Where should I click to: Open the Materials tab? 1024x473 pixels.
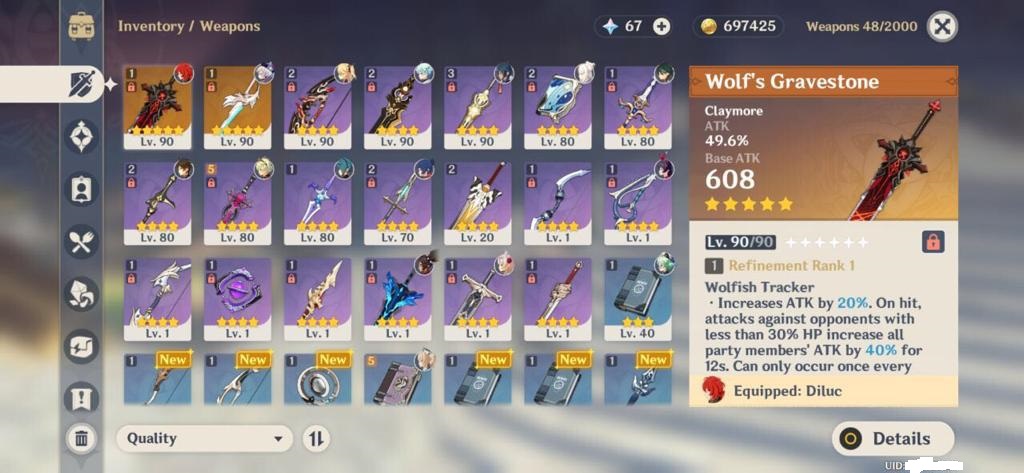pos(81,293)
